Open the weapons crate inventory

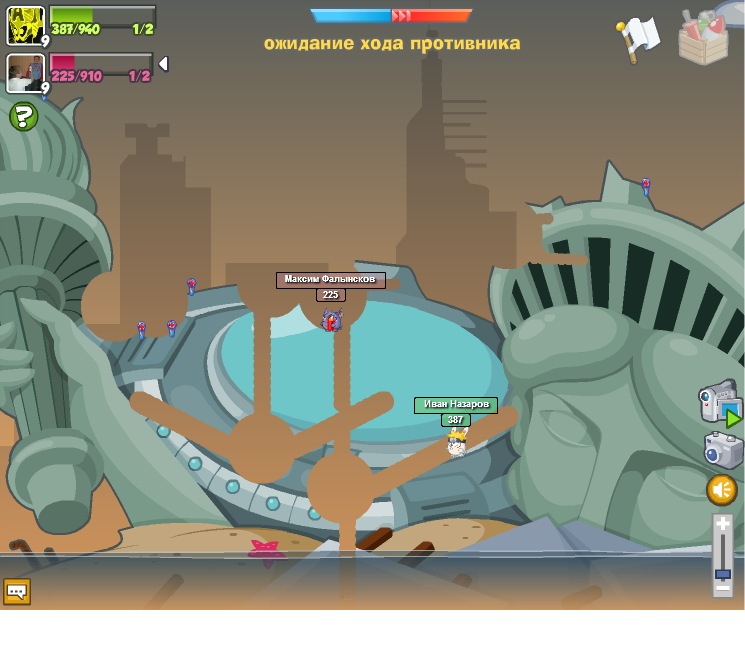pos(704,38)
